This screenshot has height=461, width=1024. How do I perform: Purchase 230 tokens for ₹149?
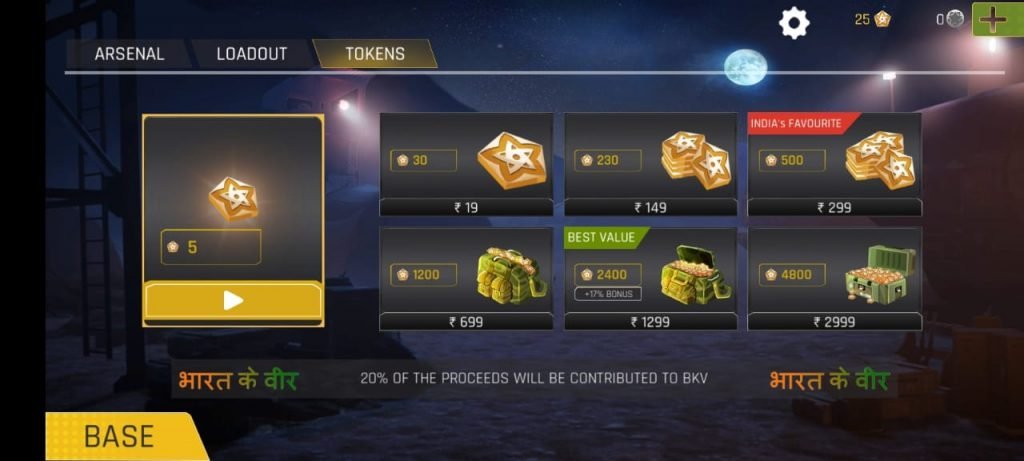[651, 165]
